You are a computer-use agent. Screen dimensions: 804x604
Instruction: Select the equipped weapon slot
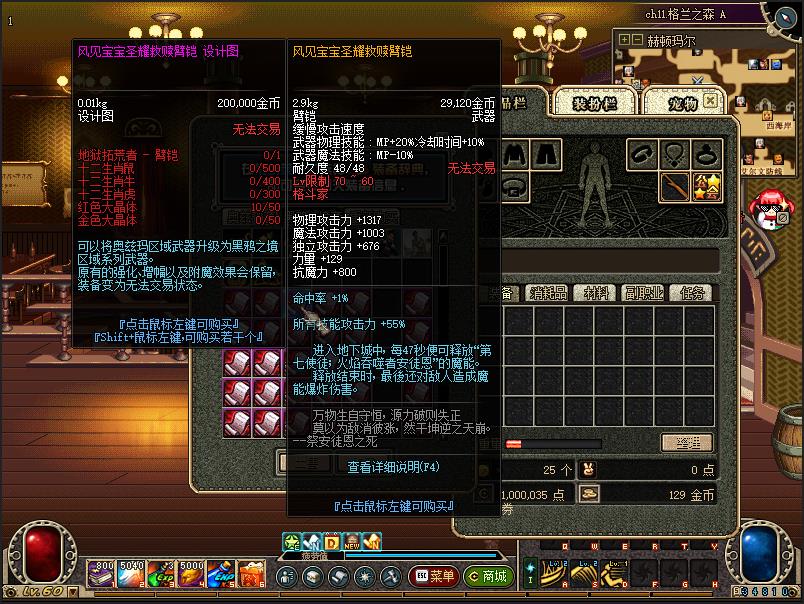[x=677, y=186]
